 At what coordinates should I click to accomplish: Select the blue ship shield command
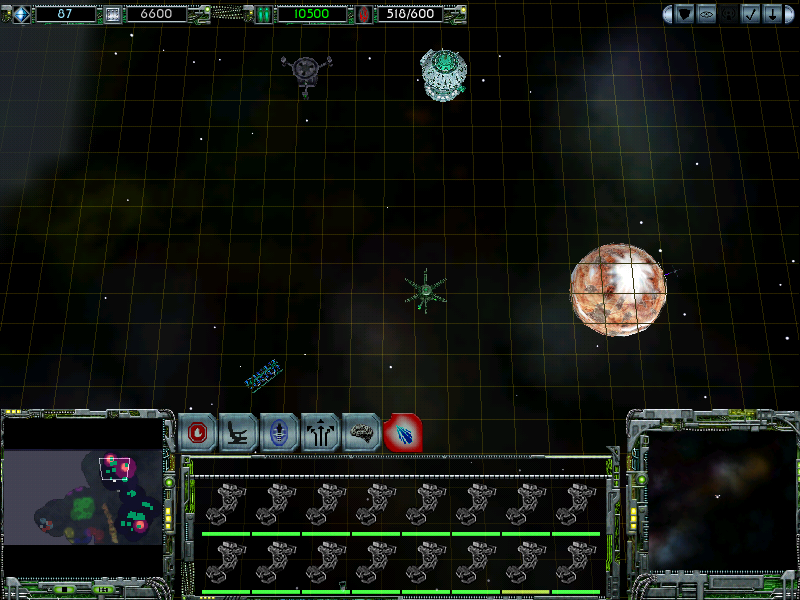click(x=280, y=433)
